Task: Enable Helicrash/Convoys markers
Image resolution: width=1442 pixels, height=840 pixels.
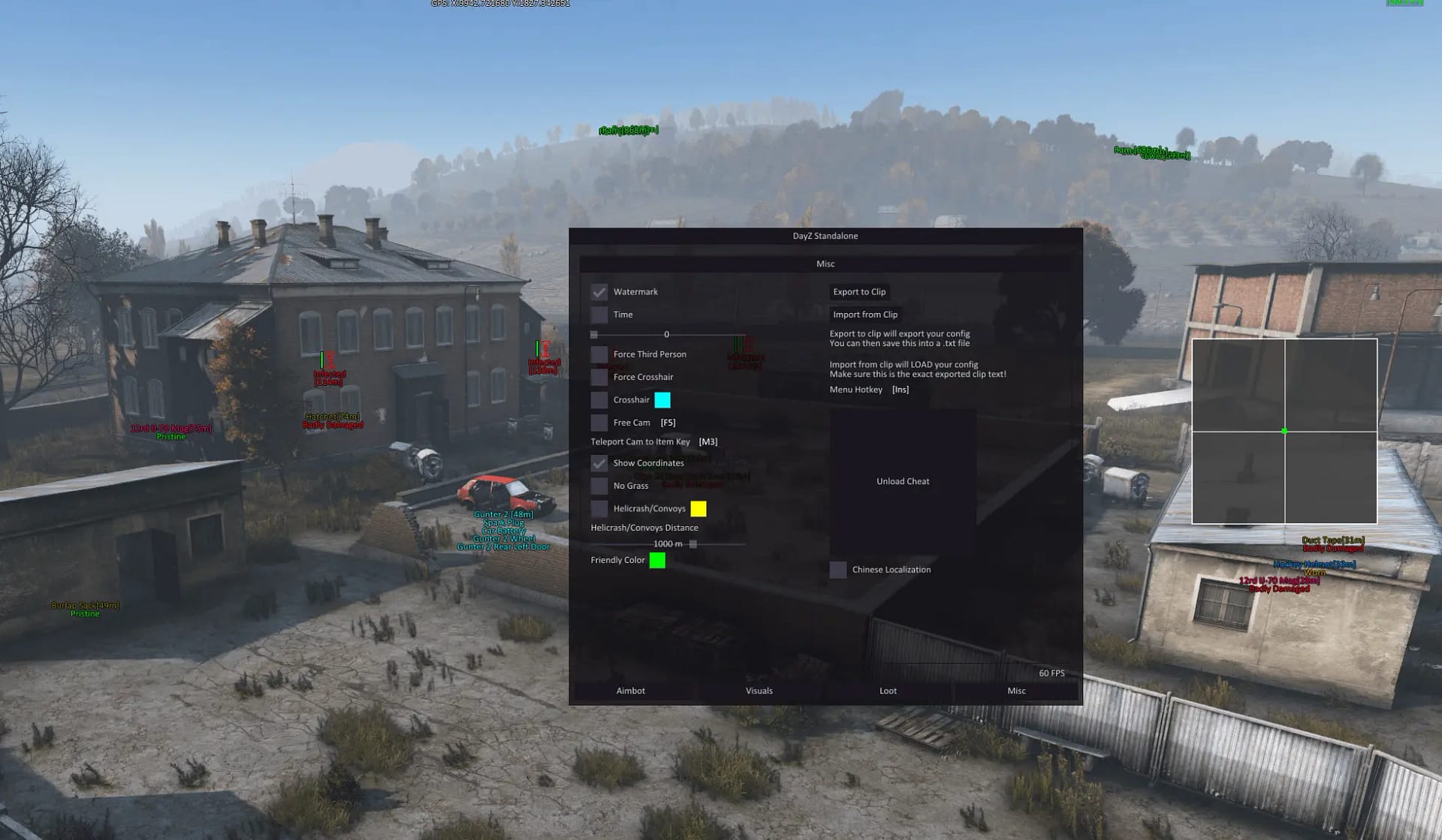Action: tap(599, 508)
